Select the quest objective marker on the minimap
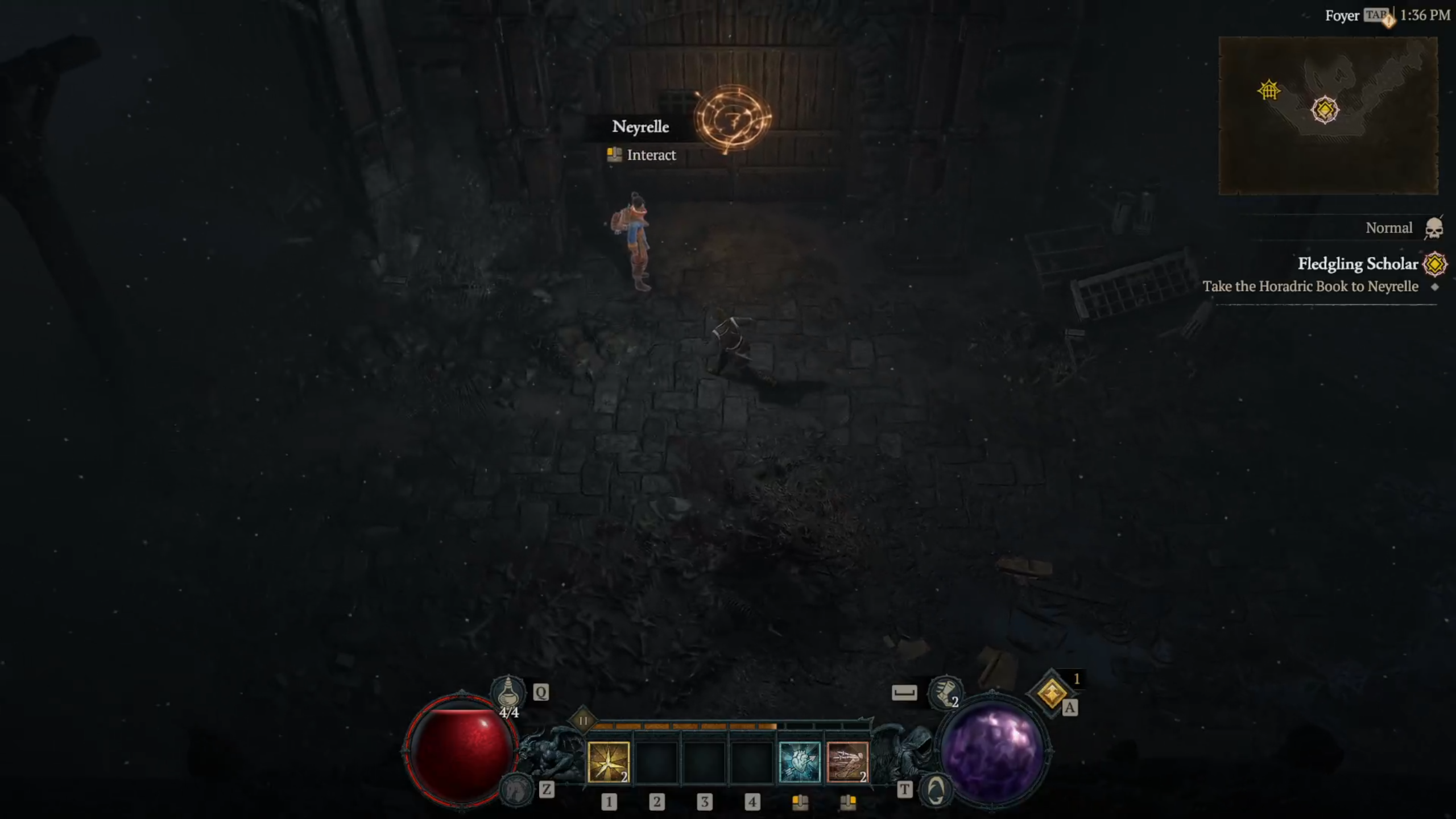The image size is (1456, 819). (x=1325, y=109)
